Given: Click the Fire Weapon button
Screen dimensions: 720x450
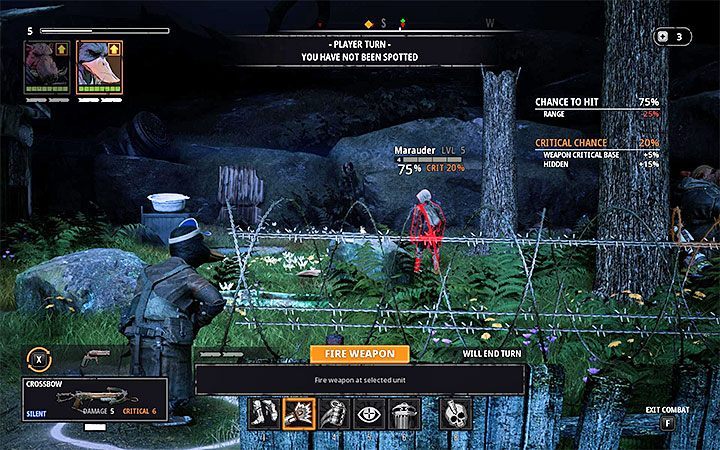Looking at the screenshot, I should point(359,353).
